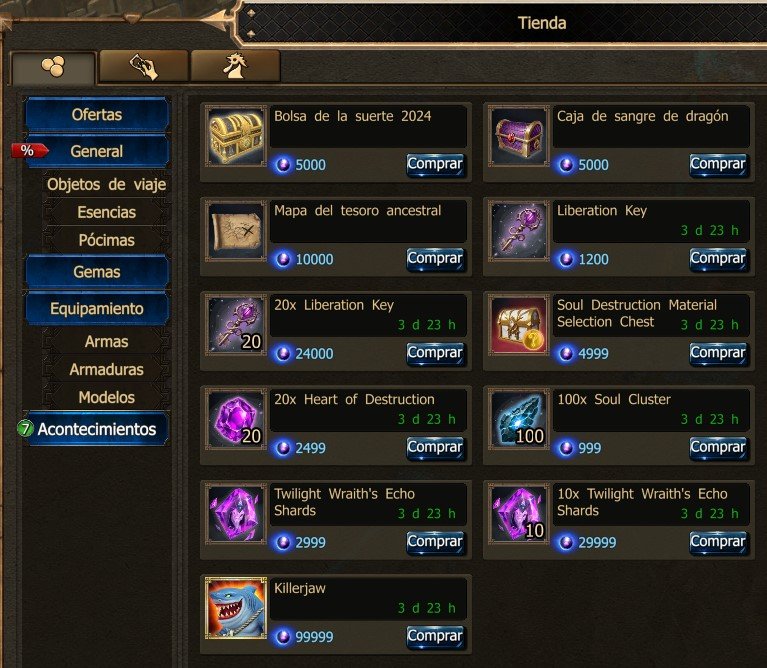Open the Acontecimientos category
Image resolution: width=767 pixels, height=668 pixels.
point(97,429)
